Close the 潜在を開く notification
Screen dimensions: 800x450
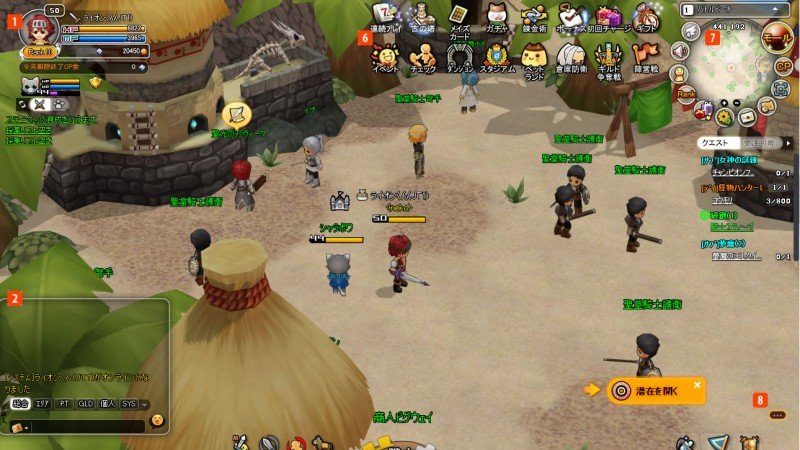point(697,384)
